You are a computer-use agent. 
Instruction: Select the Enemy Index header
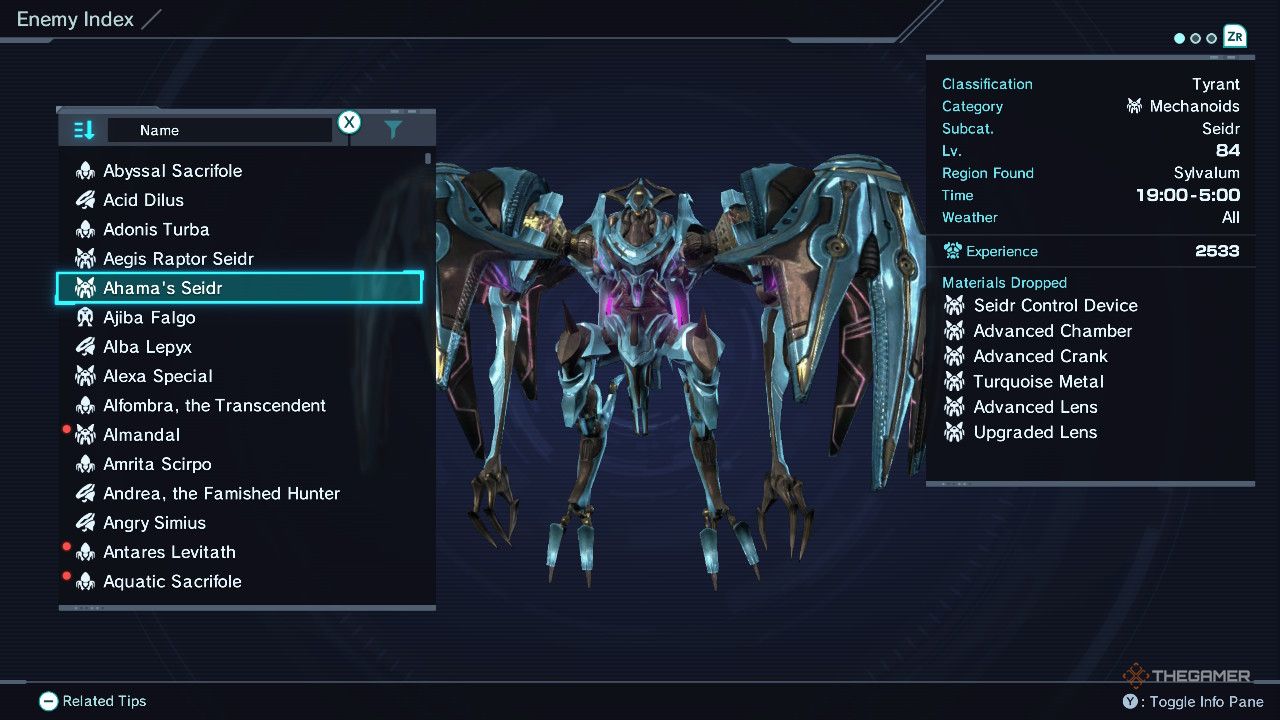74,17
